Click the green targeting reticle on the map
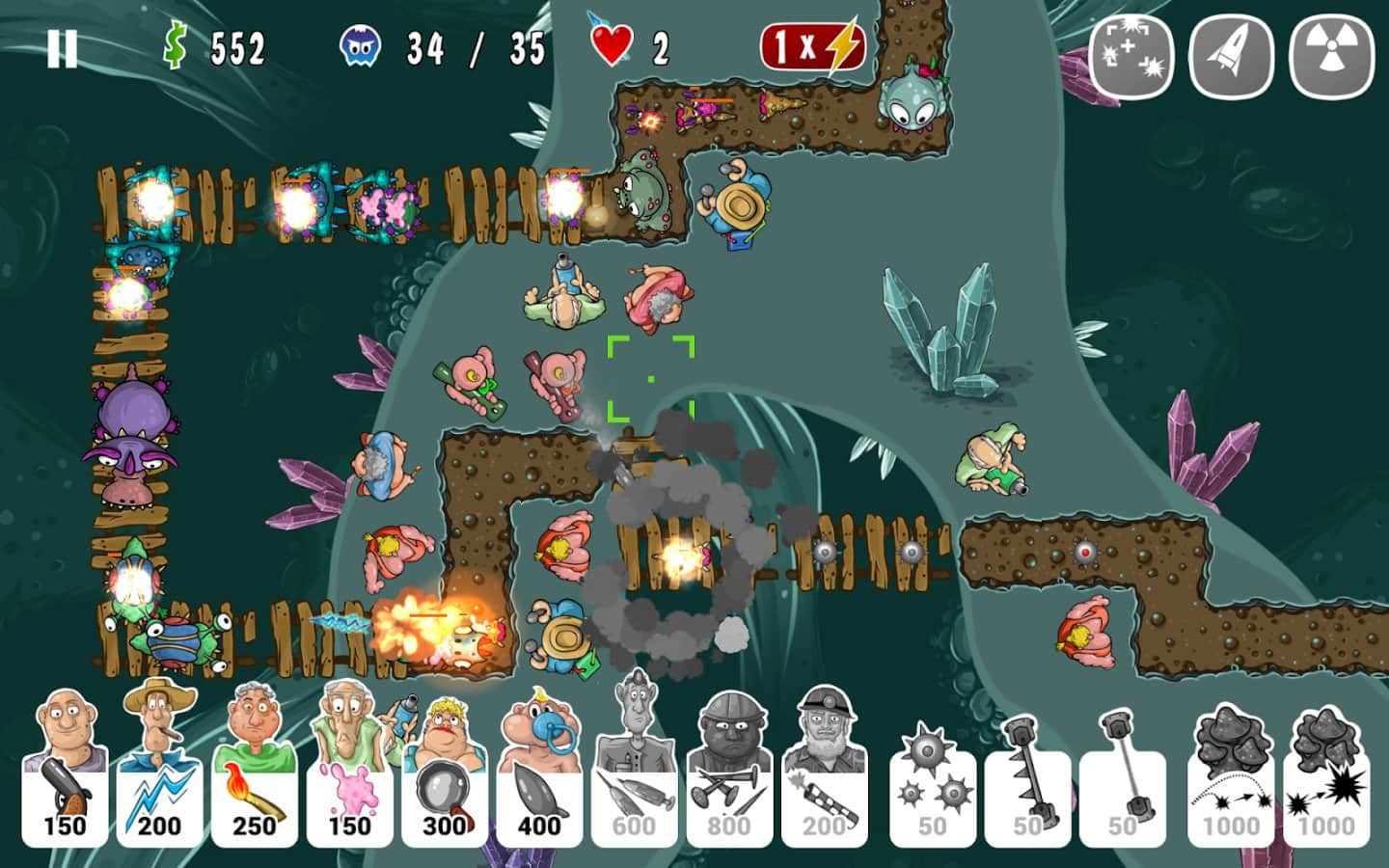The image size is (1389, 868). point(651,376)
